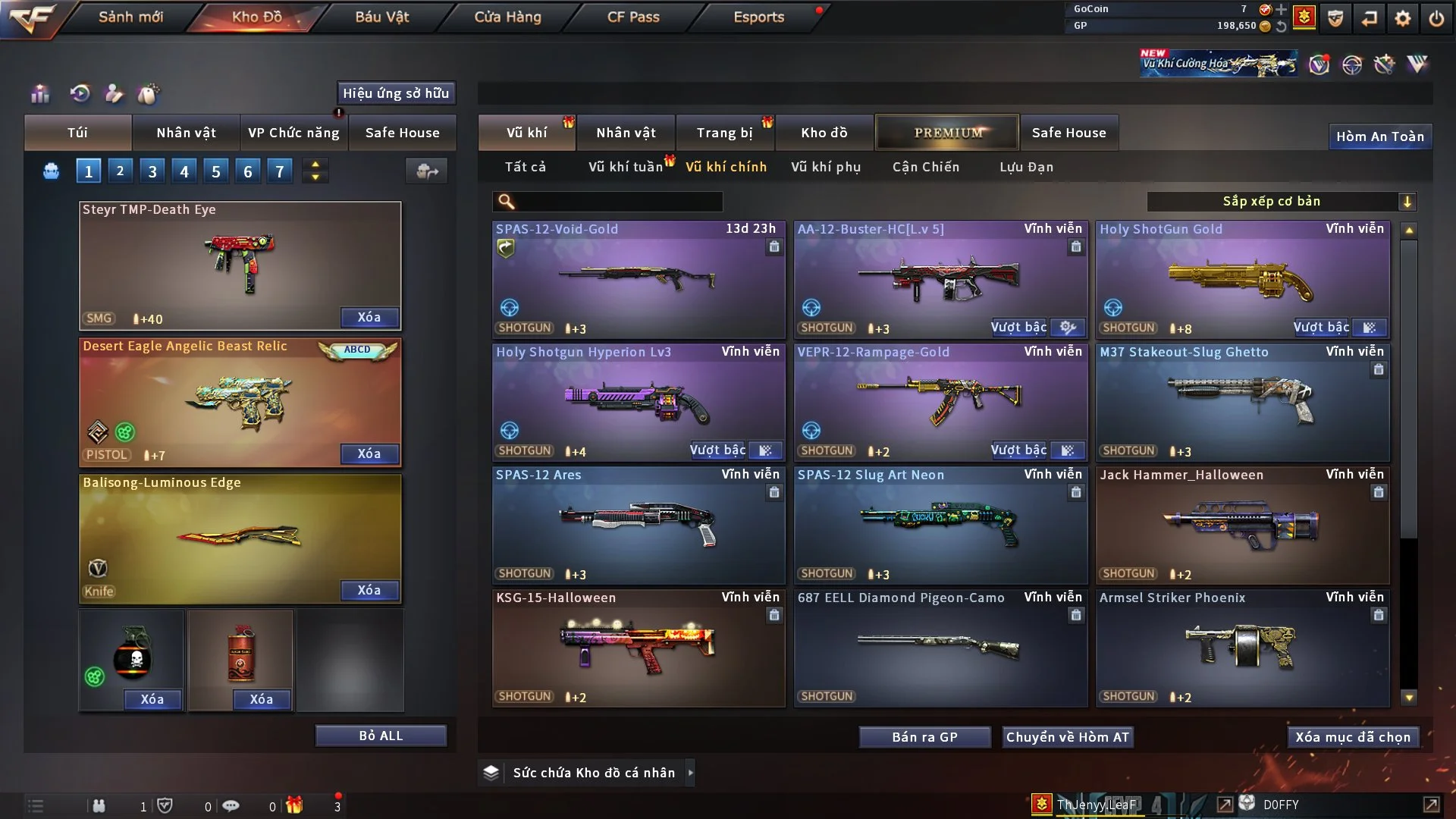
Task: Open the Hòm An Toàn safe box
Action: [1379, 136]
